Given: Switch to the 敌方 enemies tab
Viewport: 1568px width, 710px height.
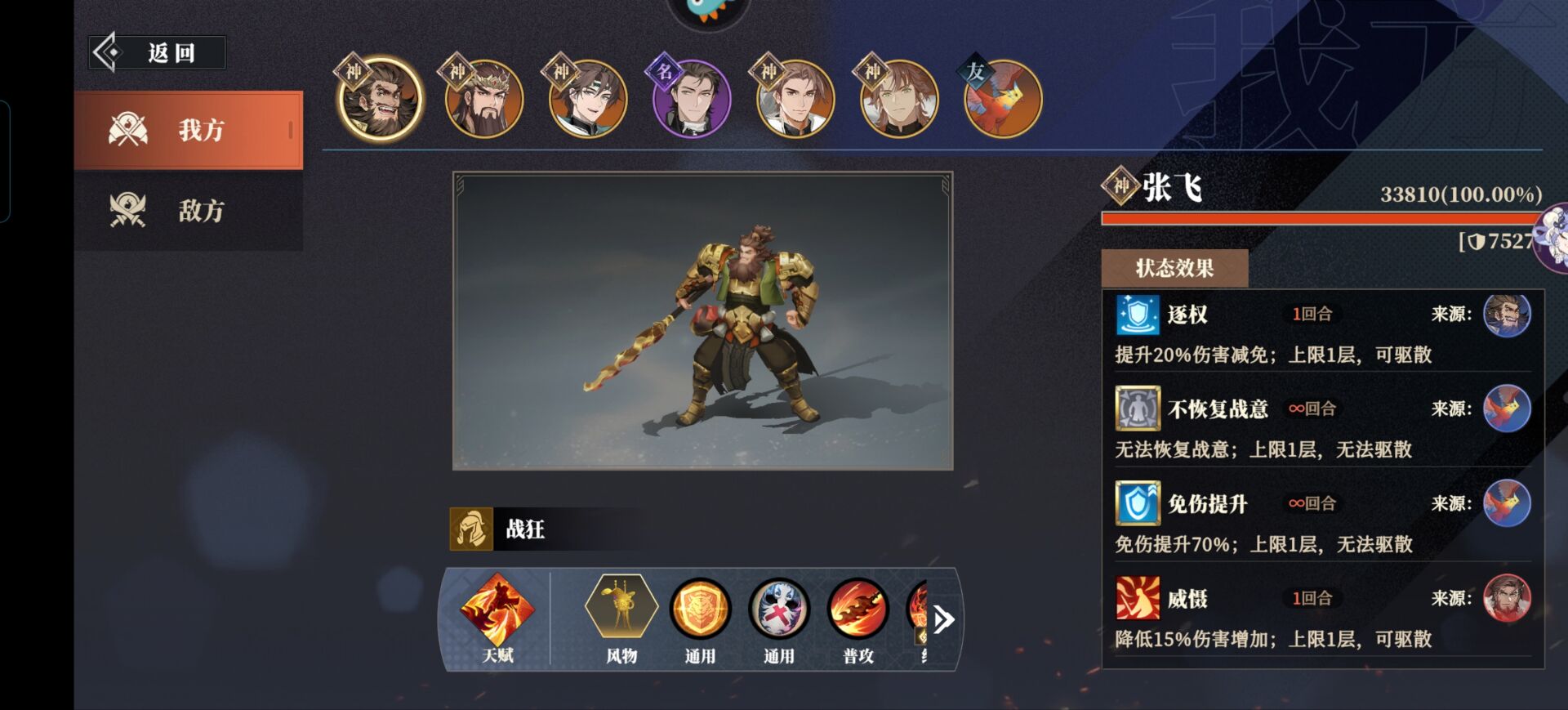Looking at the screenshot, I should (x=188, y=210).
